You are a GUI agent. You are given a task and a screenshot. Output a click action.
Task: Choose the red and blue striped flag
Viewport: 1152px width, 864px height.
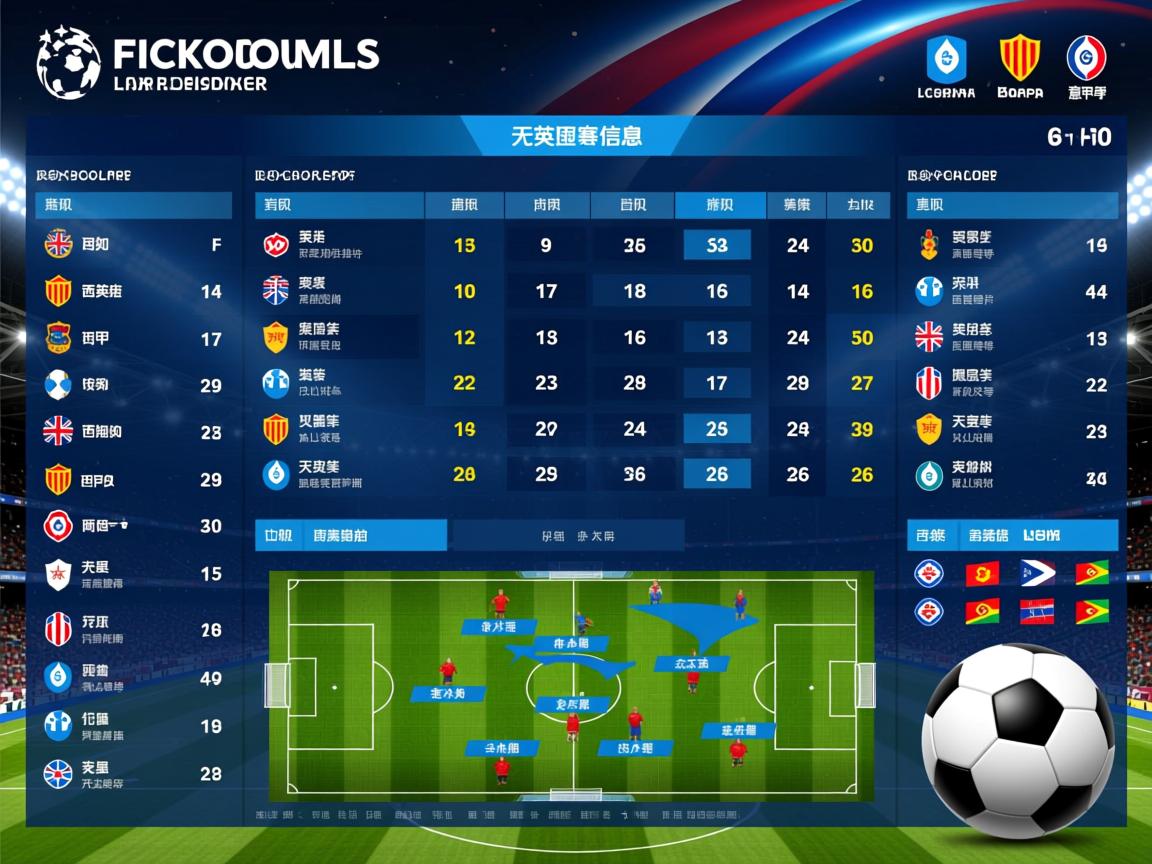coord(1037,611)
